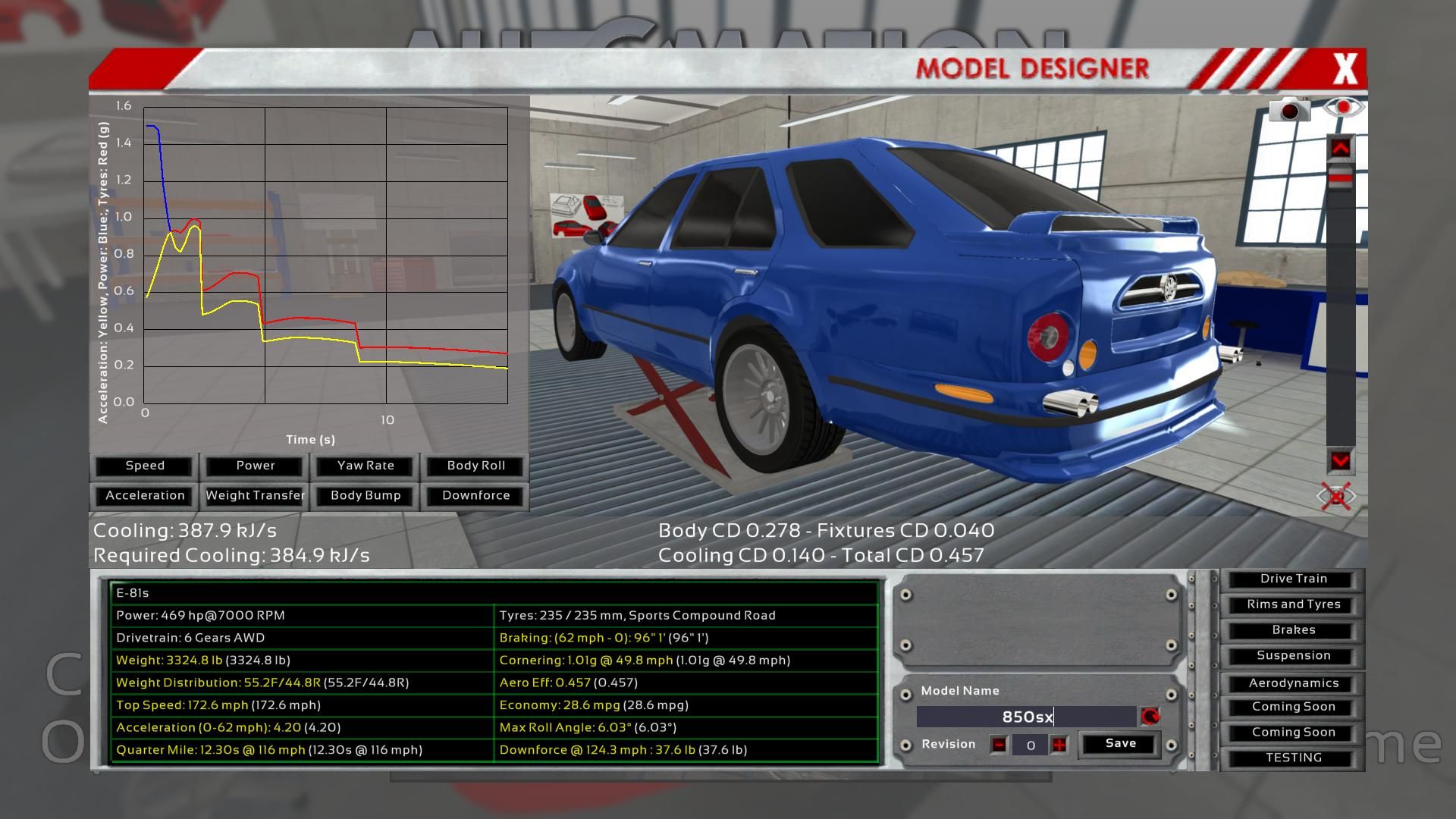Increase the revision number
The image size is (1456, 819).
tap(1059, 745)
